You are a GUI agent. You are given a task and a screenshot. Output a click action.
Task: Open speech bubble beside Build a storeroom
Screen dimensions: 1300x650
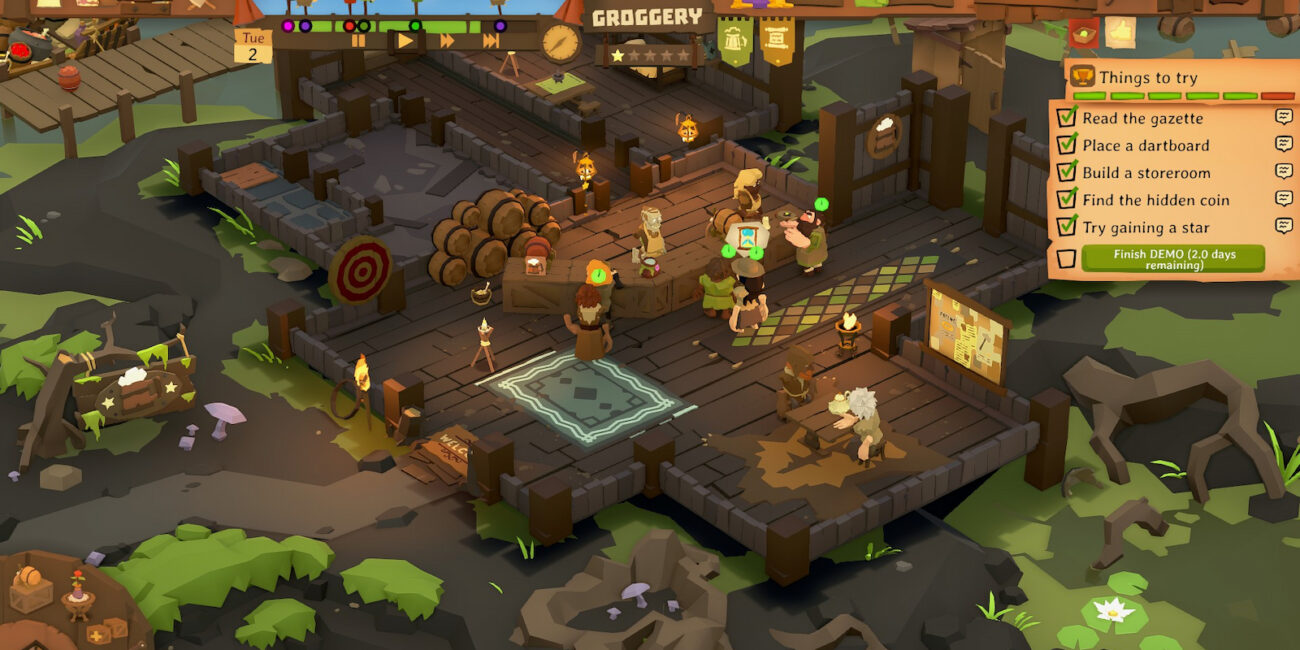click(x=1284, y=171)
